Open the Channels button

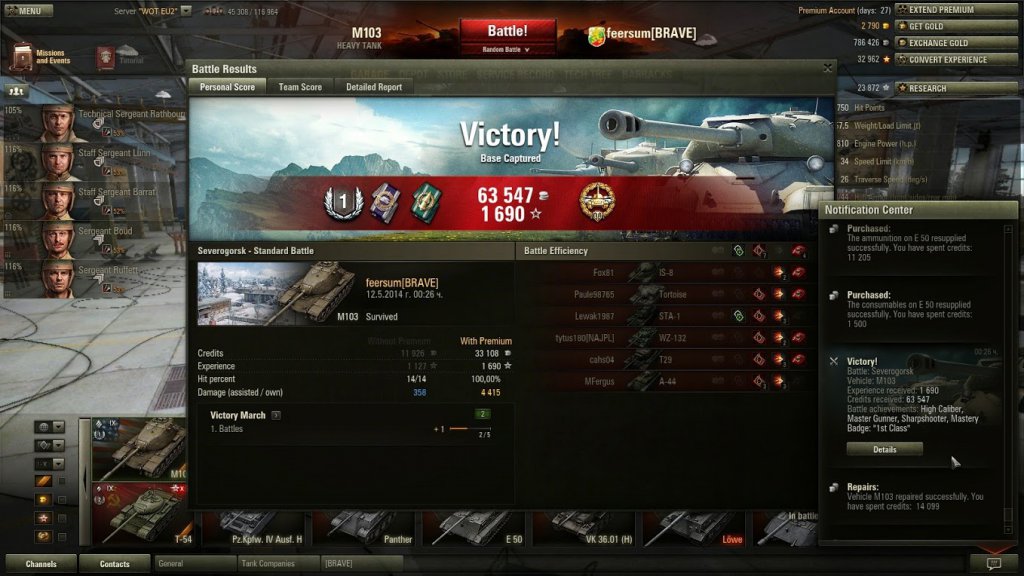coord(41,564)
